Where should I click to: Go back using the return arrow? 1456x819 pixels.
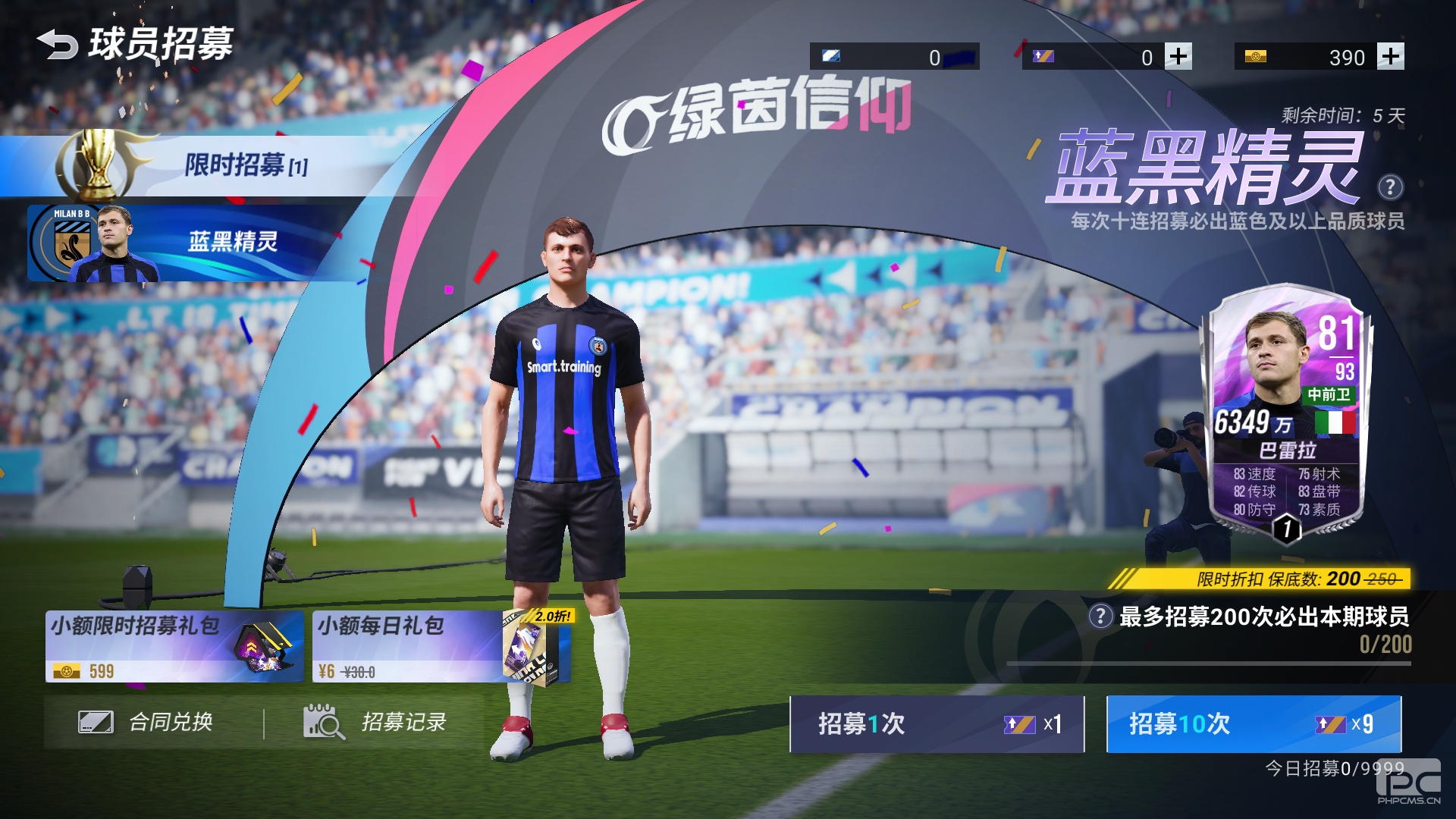click(57, 44)
